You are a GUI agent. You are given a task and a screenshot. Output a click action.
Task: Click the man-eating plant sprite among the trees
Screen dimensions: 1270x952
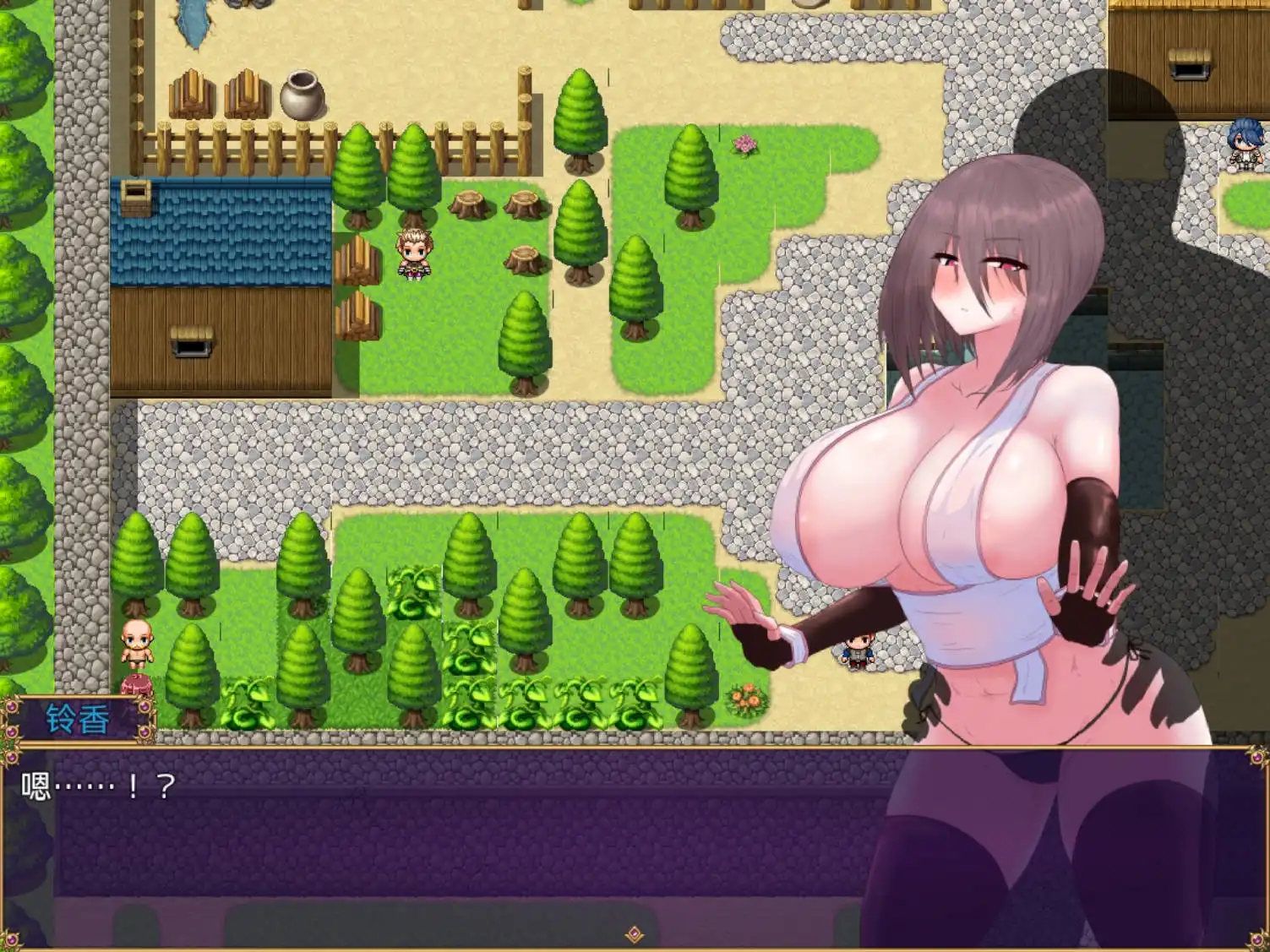click(x=413, y=601)
